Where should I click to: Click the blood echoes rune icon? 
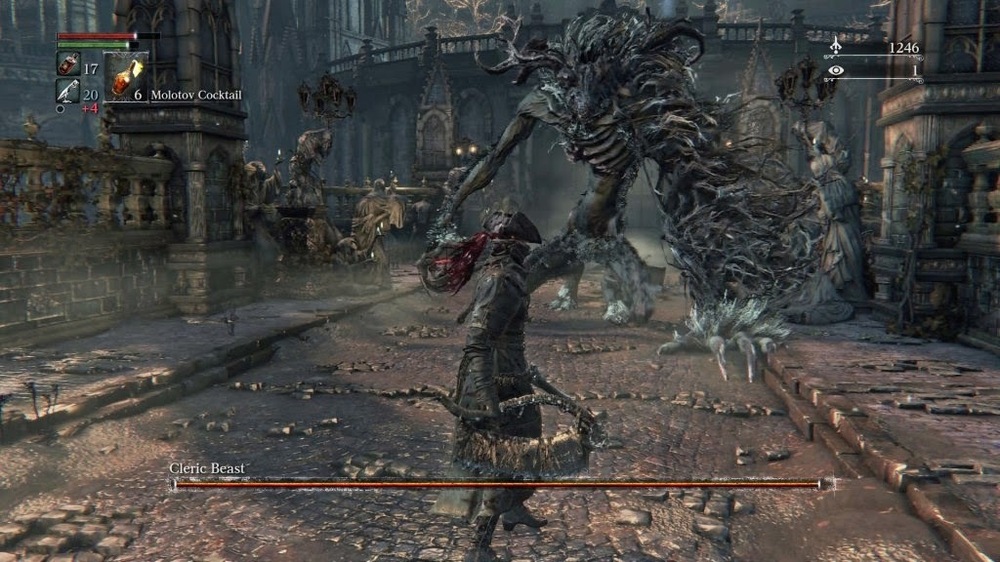coord(835,47)
